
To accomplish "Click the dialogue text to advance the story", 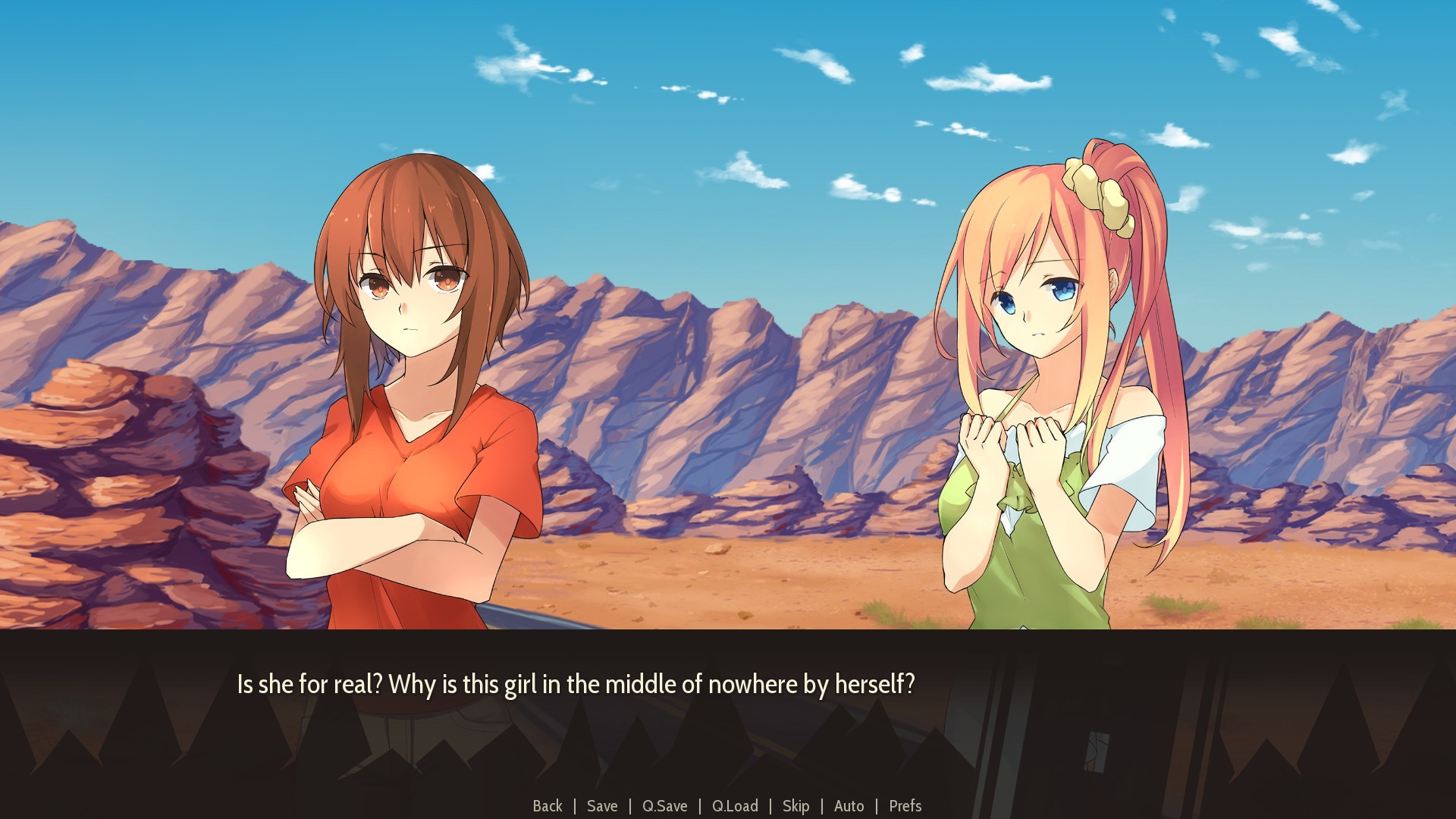I will coord(576,683).
